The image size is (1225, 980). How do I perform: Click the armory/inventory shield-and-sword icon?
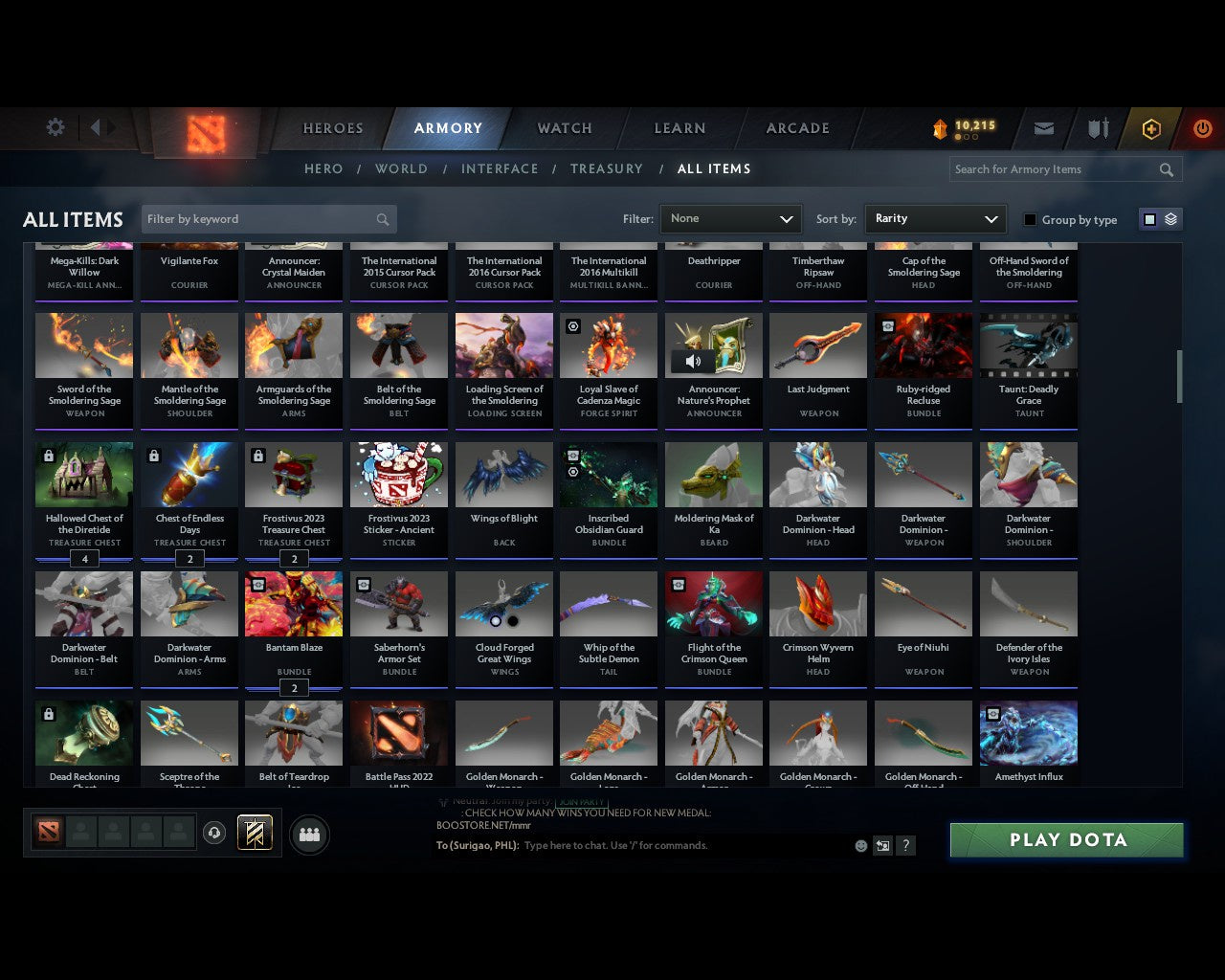1097,127
